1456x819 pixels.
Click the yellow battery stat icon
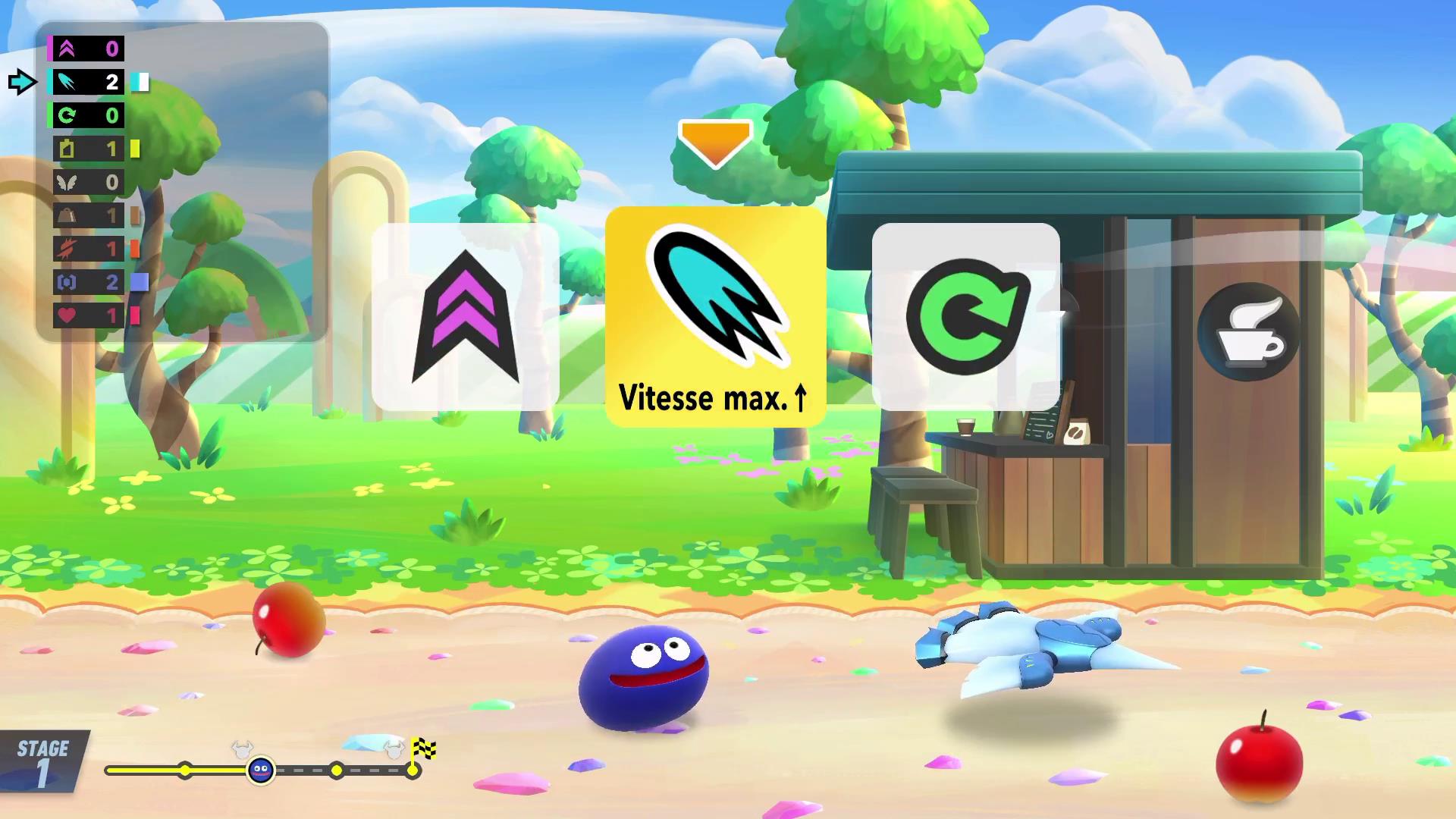(x=67, y=149)
